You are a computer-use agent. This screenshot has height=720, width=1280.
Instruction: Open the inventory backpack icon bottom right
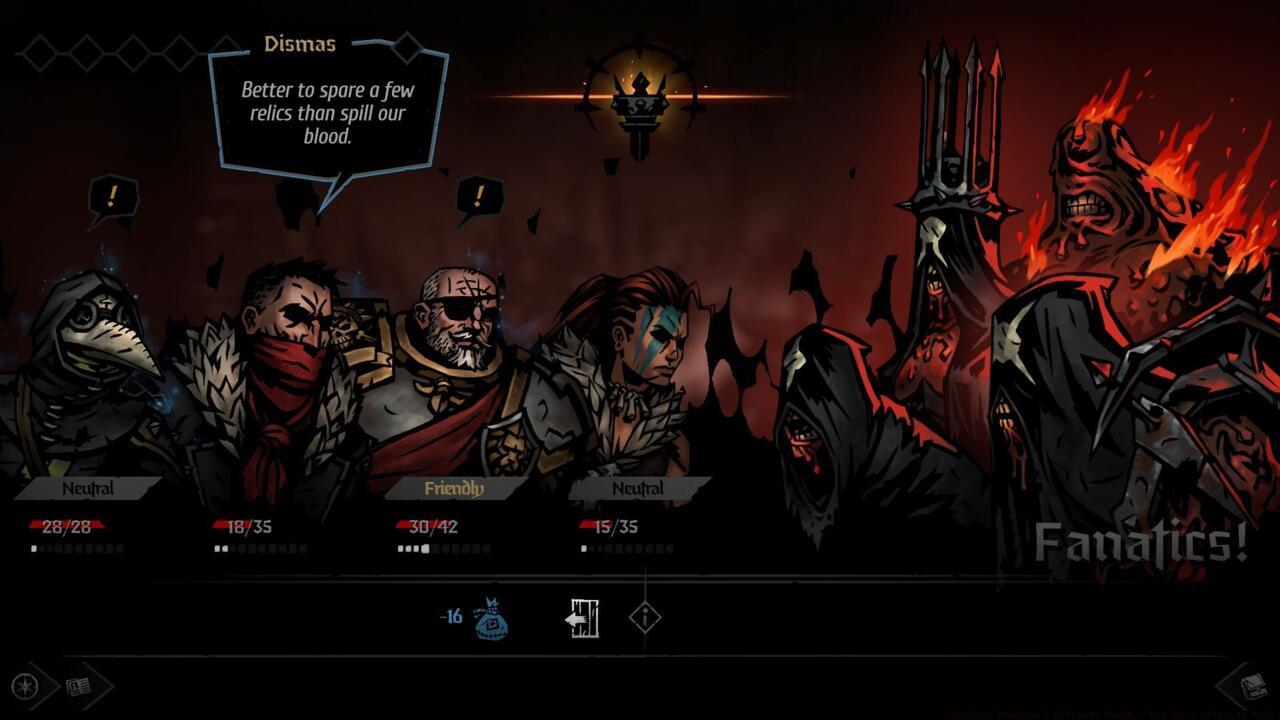[x=1252, y=688]
